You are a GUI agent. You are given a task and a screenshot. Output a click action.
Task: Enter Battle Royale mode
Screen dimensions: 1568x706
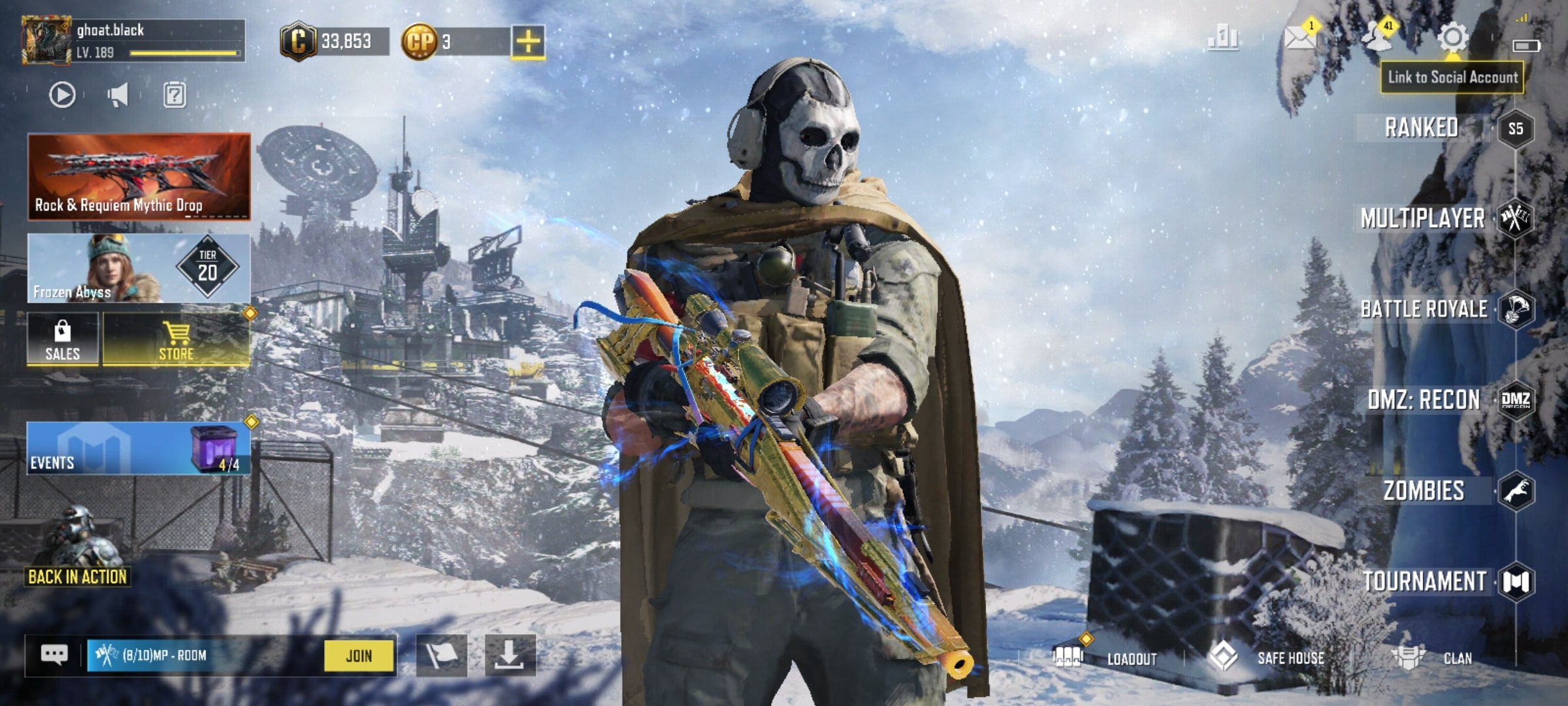point(1424,309)
